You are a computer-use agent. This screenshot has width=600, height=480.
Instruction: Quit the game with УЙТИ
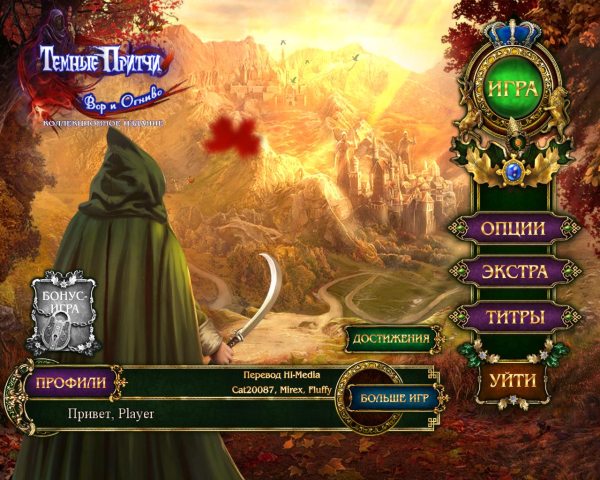click(x=514, y=380)
